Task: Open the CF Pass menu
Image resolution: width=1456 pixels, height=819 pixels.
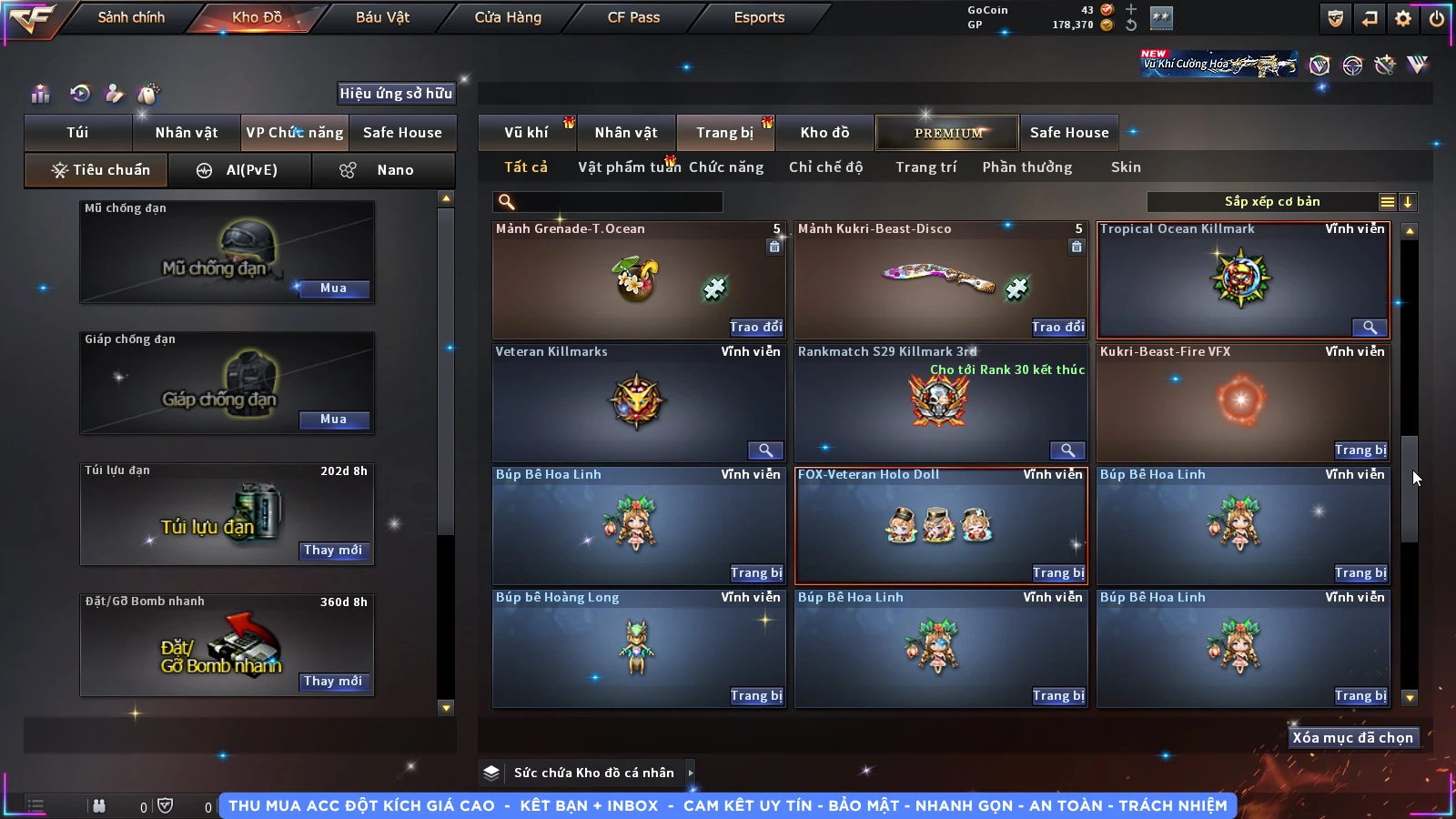Action: [633, 17]
